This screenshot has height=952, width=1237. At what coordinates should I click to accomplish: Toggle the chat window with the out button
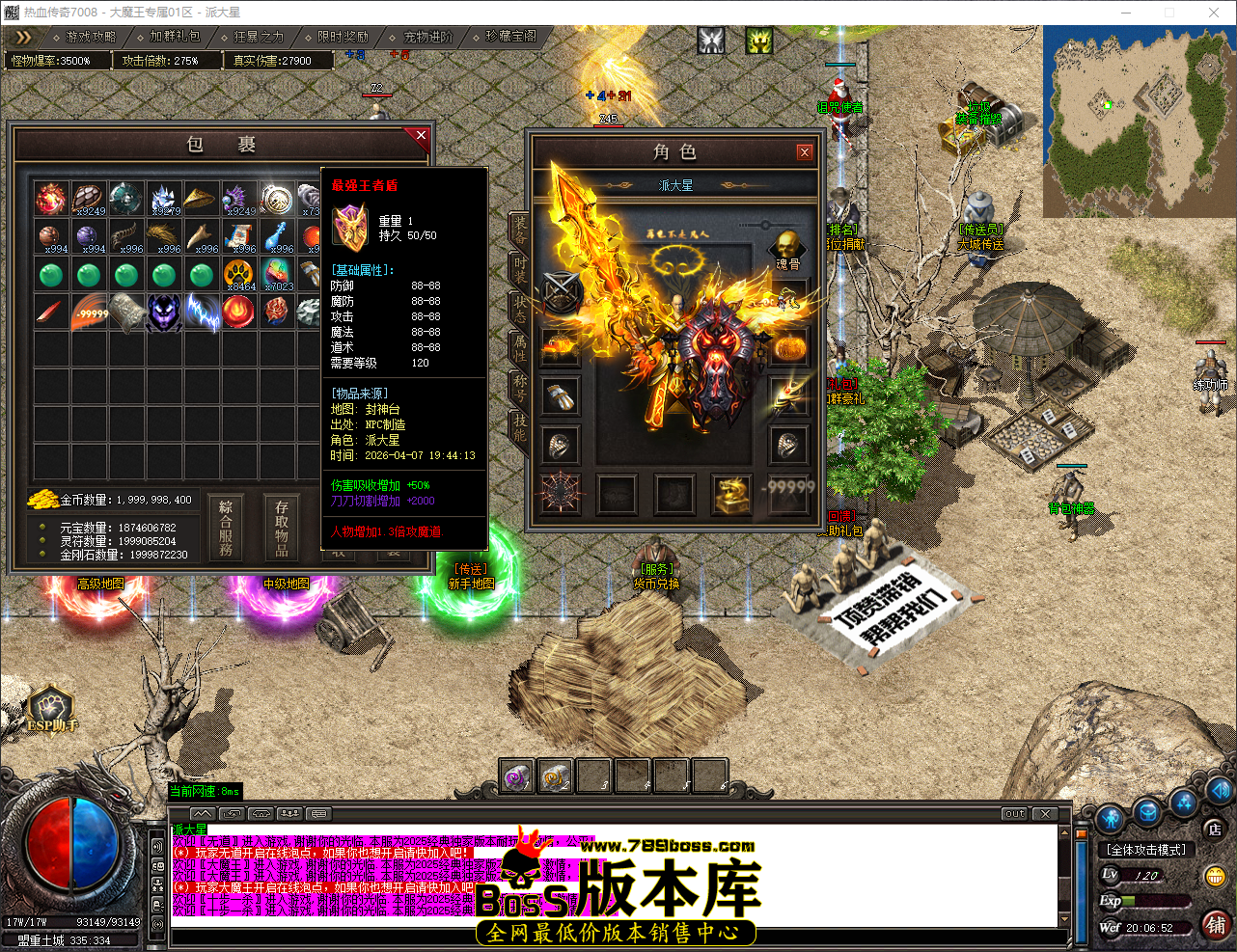[1013, 814]
